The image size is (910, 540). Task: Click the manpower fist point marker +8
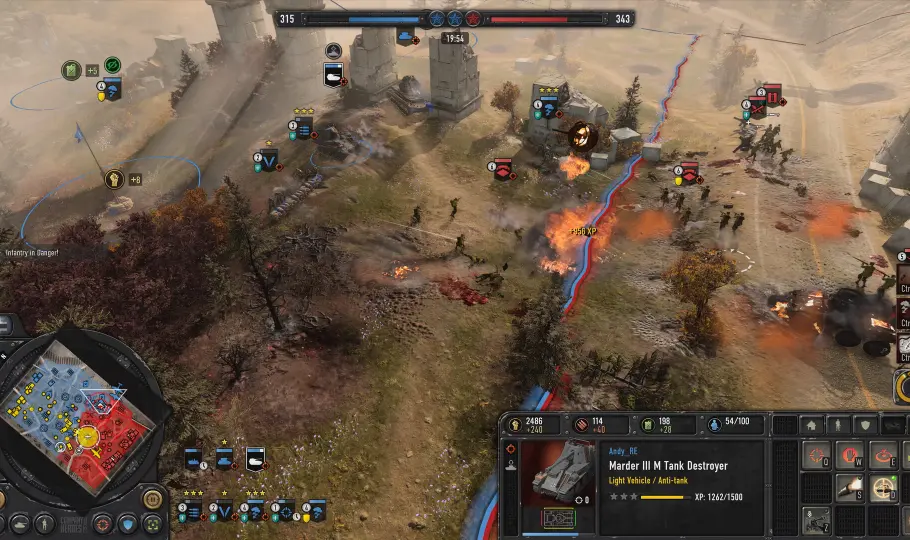click(115, 180)
